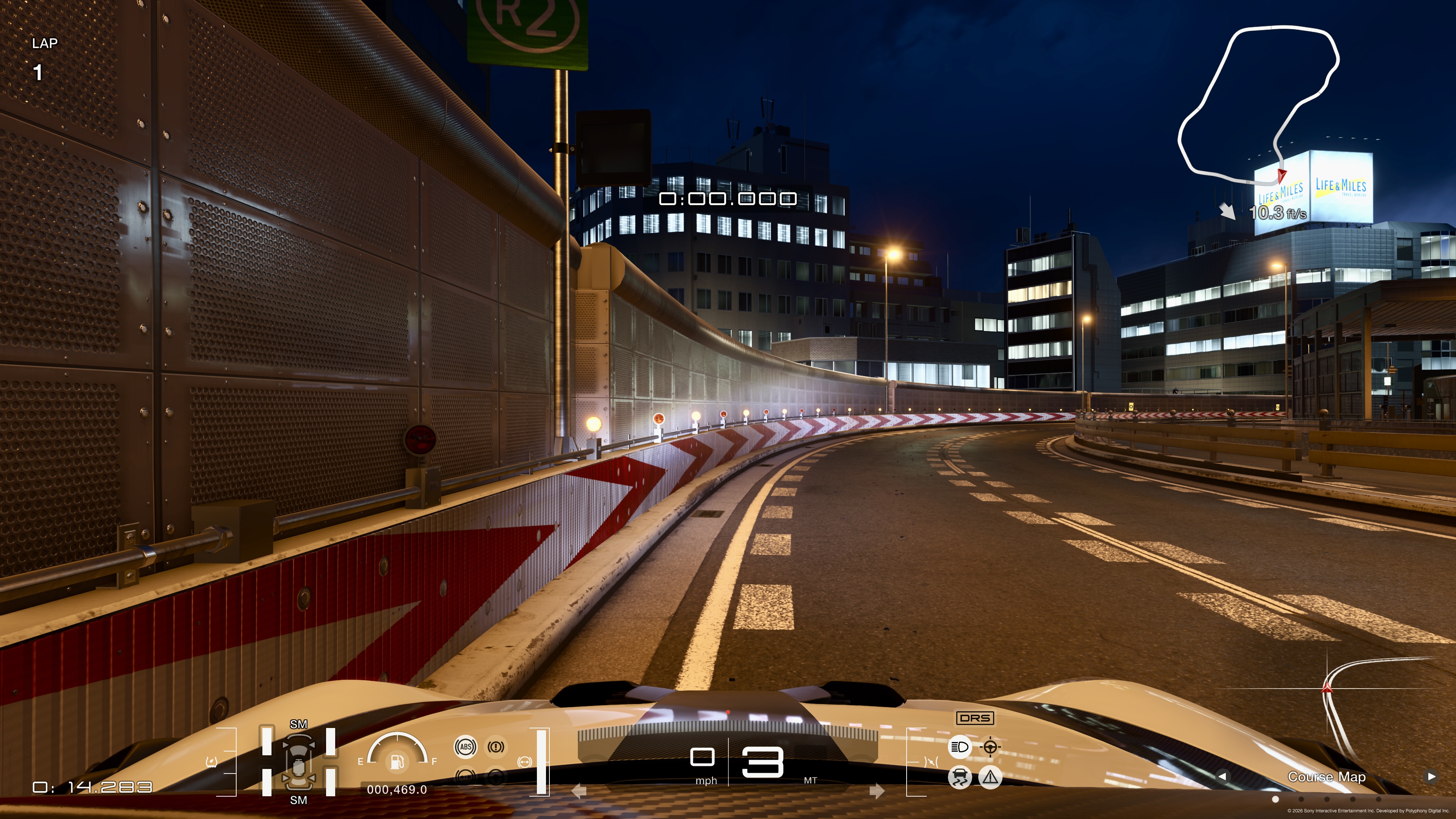Click the steering wheel crosshair icon
This screenshot has width=1456, height=819.
click(x=990, y=747)
